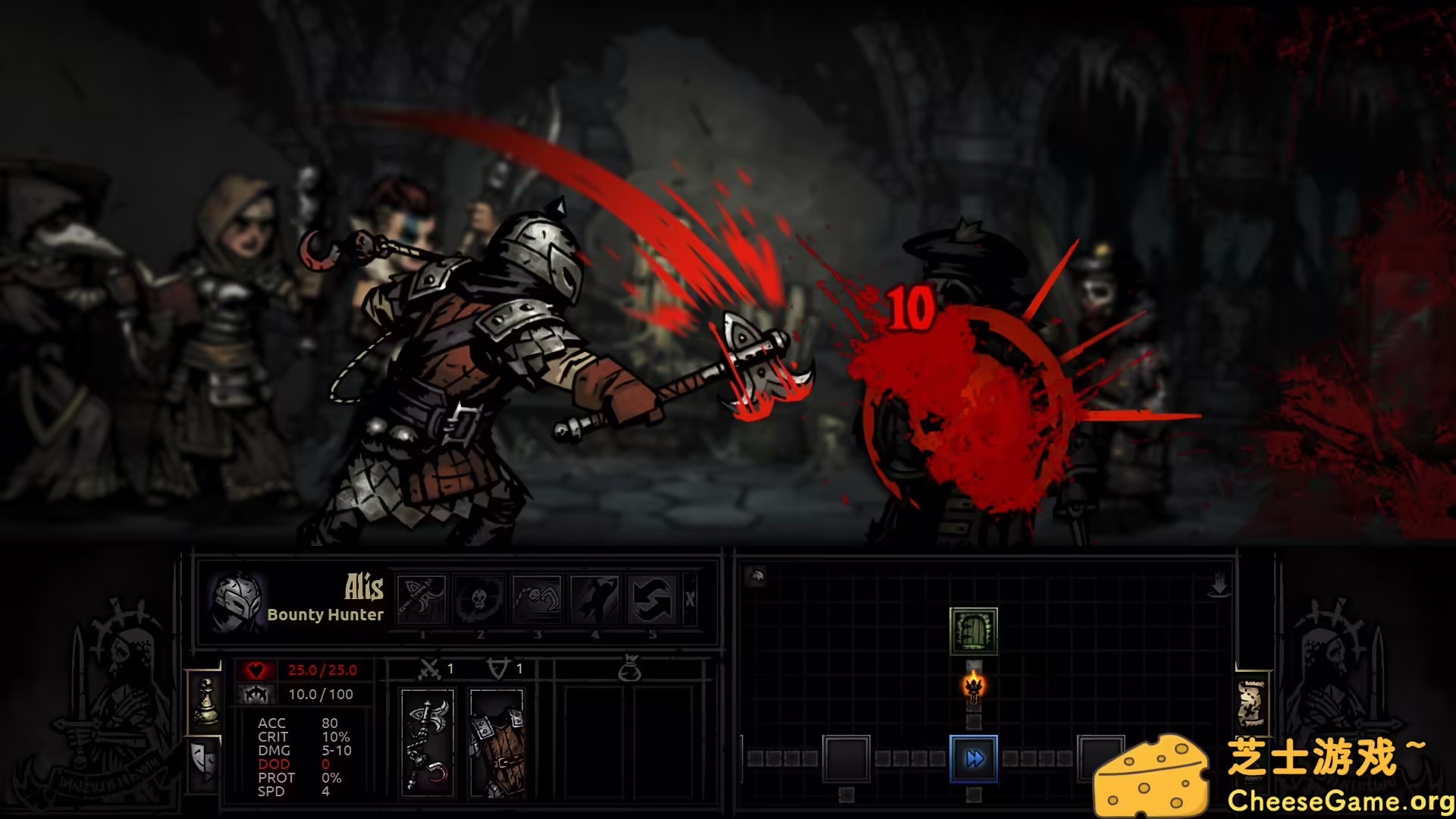Select the Mark for Death skill in slot 2

pos(480,599)
